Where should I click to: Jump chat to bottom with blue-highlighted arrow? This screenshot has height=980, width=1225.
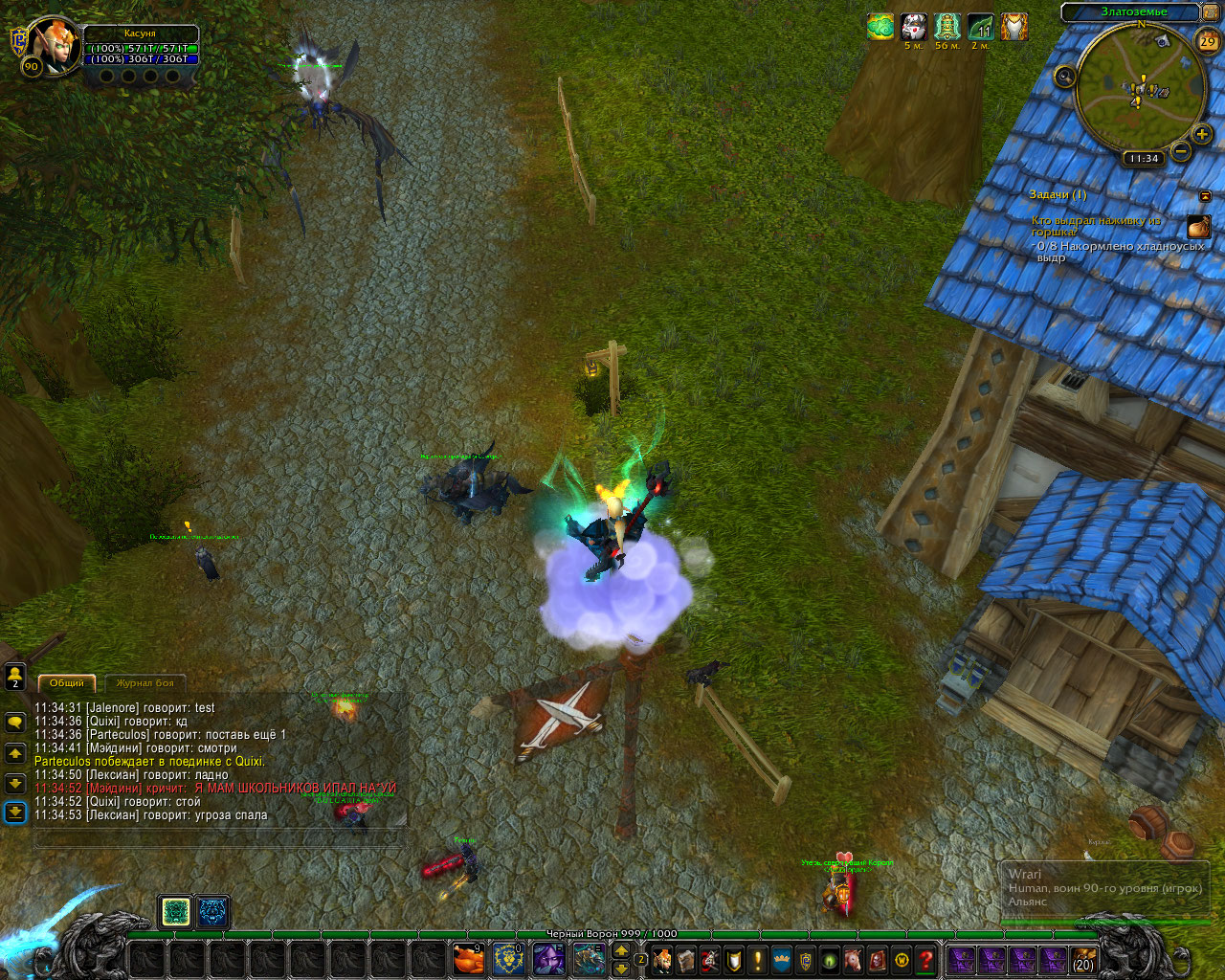tap(15, 813)
